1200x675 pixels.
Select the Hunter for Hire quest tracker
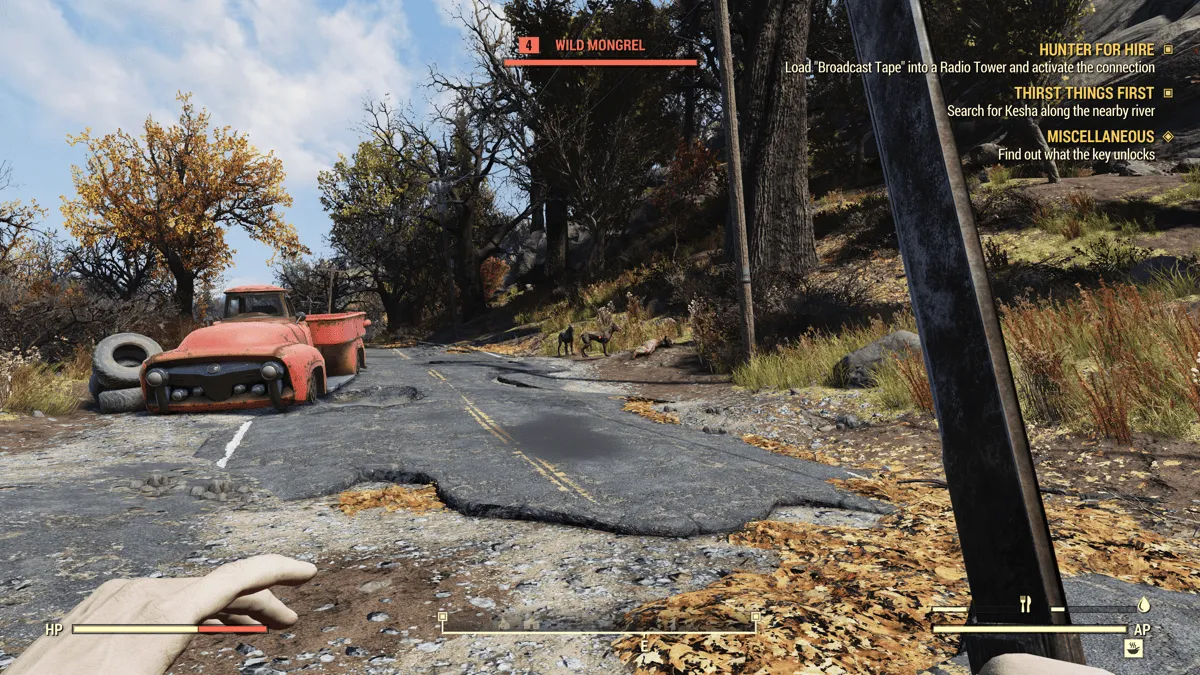tap(1096, 49)
